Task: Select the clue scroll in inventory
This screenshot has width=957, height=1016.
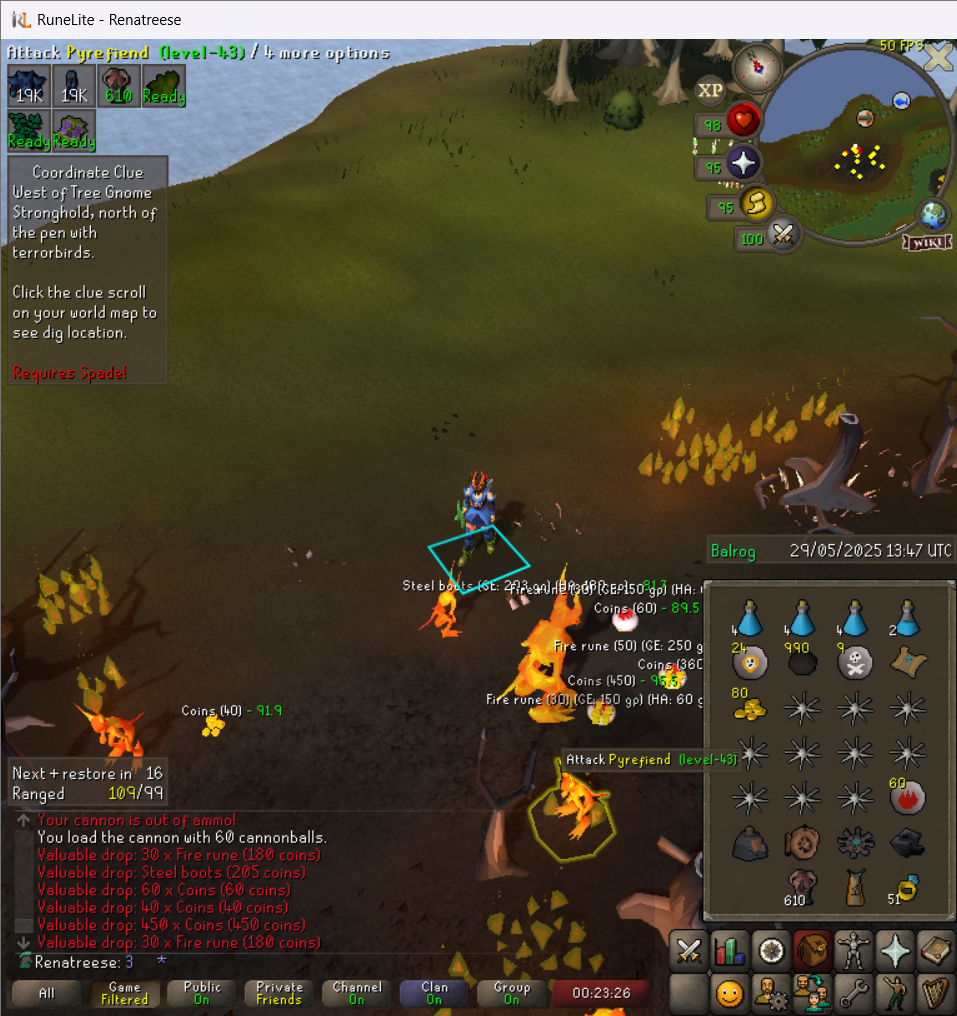Action: (x=907, y=661)
